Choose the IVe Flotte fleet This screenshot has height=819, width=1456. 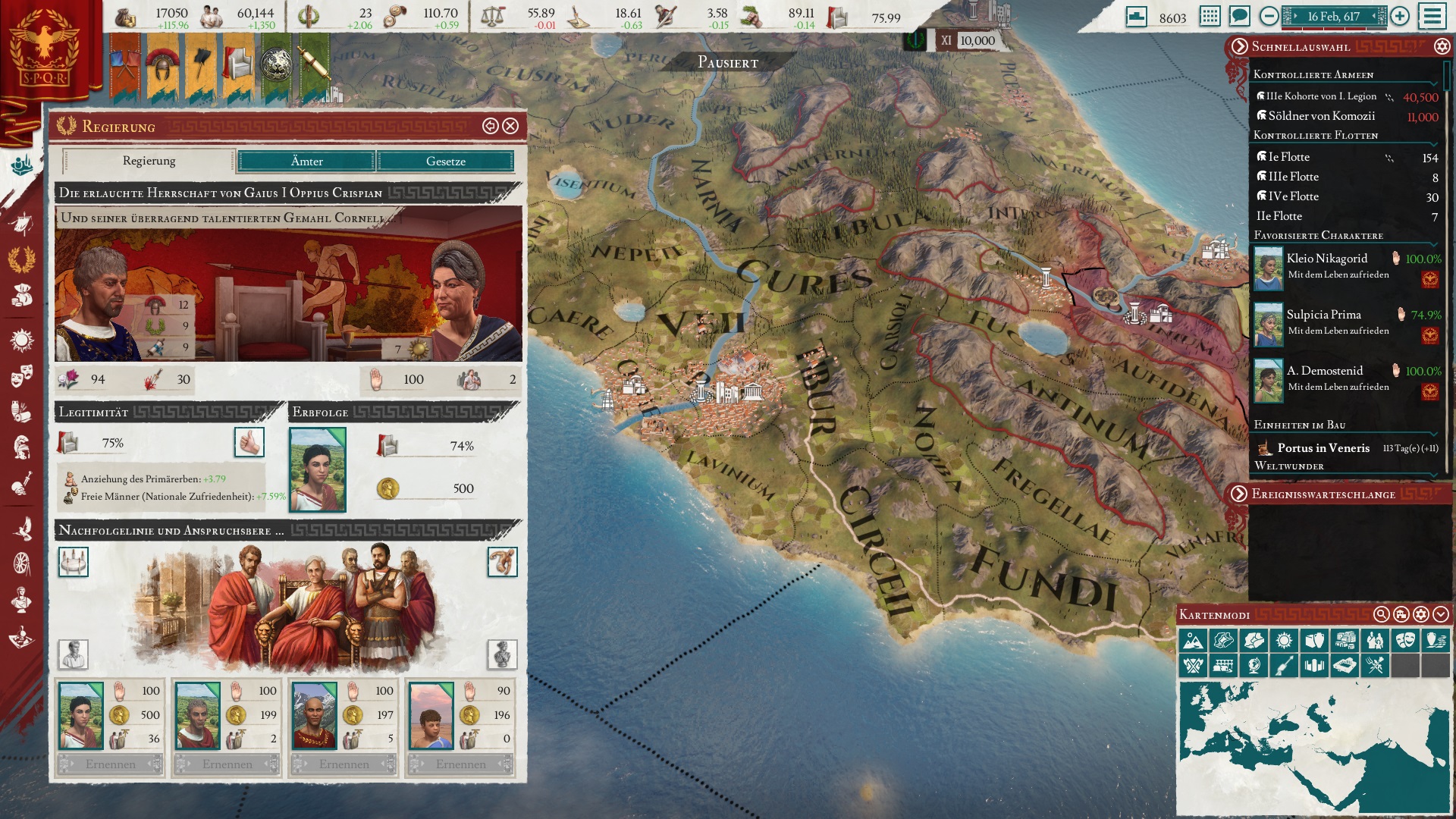click(x=1294, y=196)
